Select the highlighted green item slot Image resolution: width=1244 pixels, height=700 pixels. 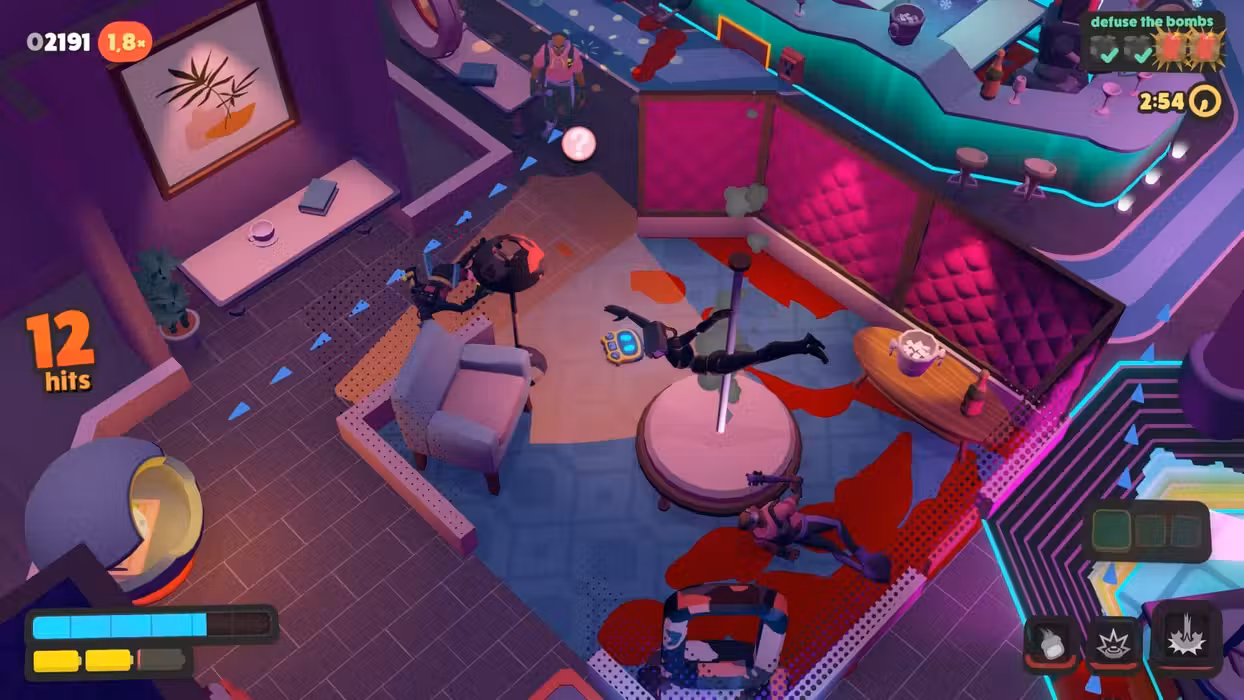point(1110,530)
